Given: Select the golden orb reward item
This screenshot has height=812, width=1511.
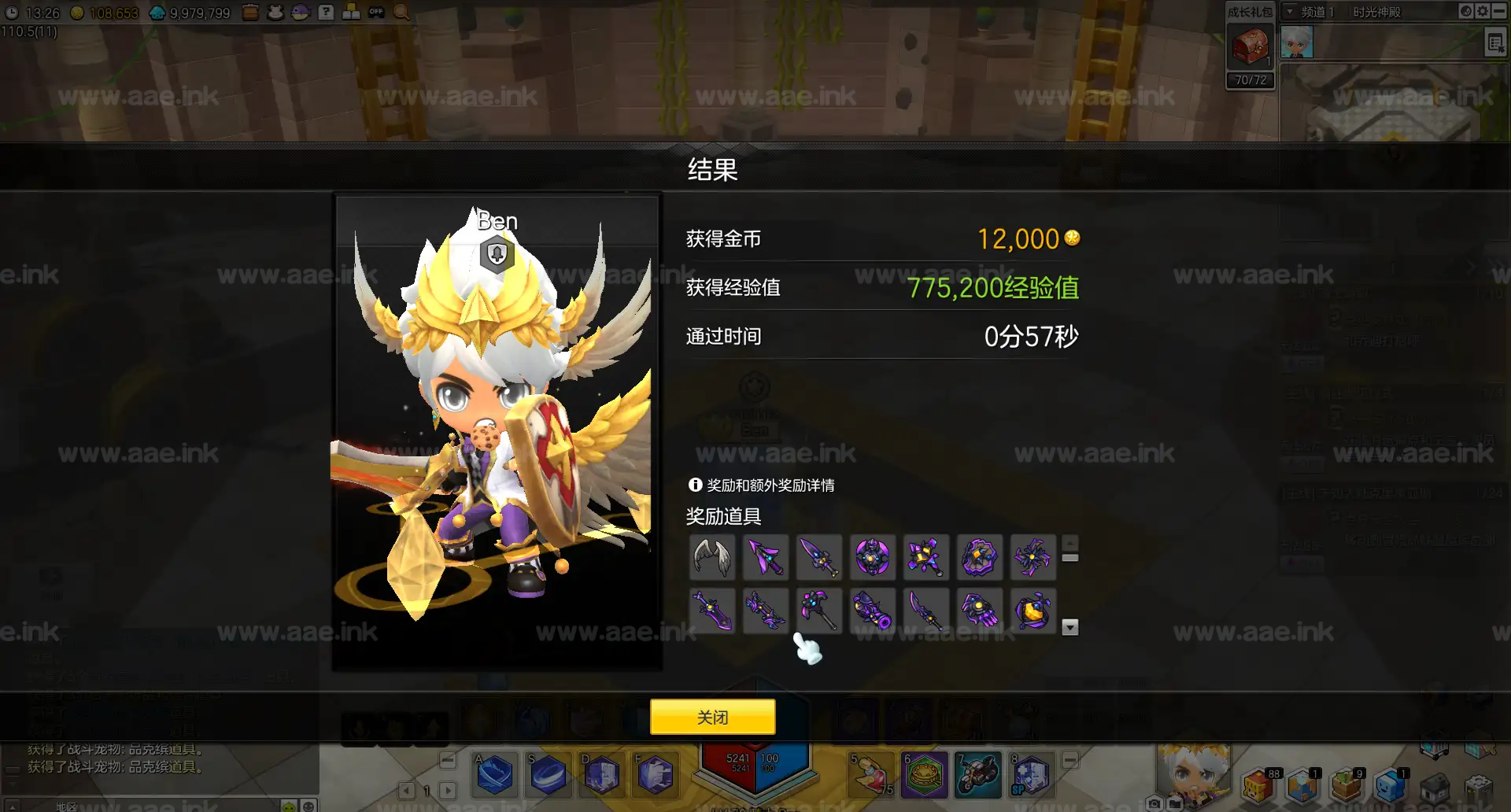Looking at the screenshot, I should (x=1033, y=611).
